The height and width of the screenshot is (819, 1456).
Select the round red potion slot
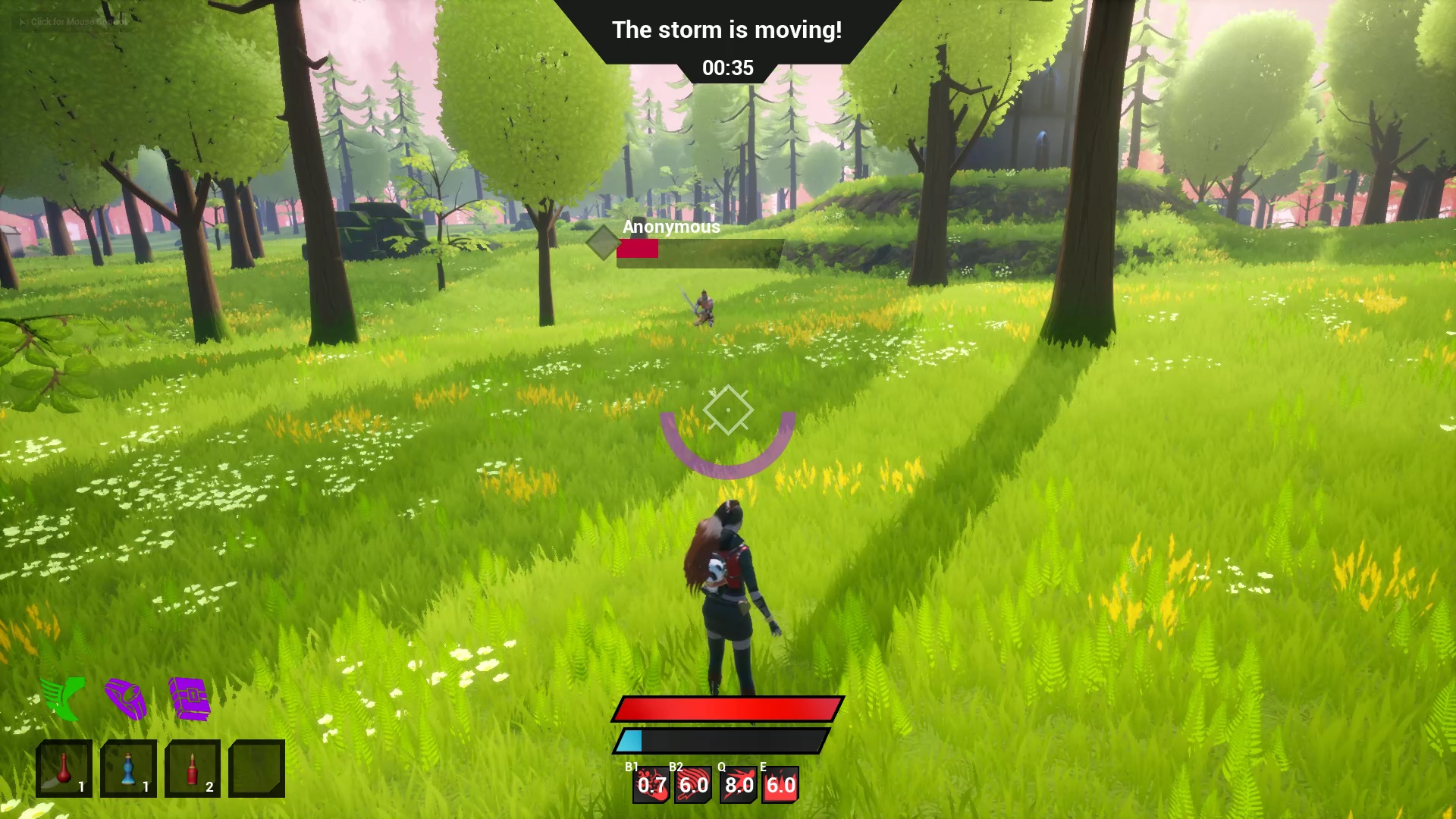[x=64, y=768]
